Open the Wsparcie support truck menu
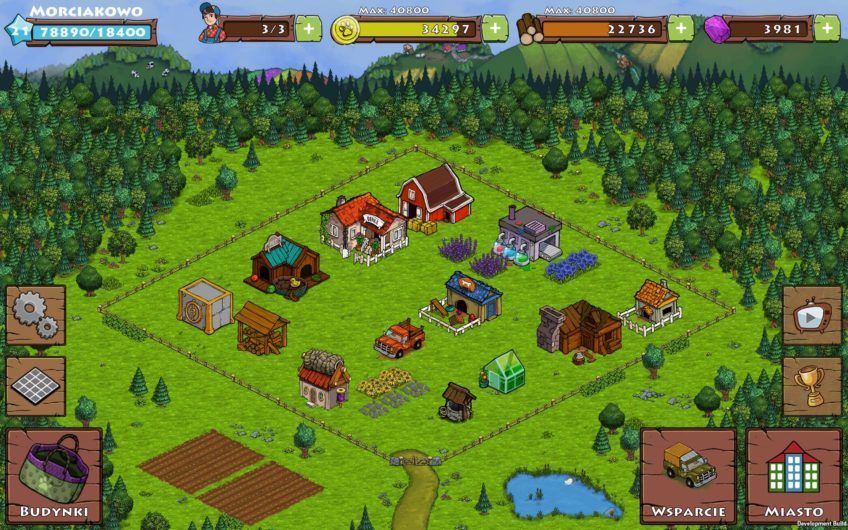Screen dimensions: 848x530 click(688, 476)
